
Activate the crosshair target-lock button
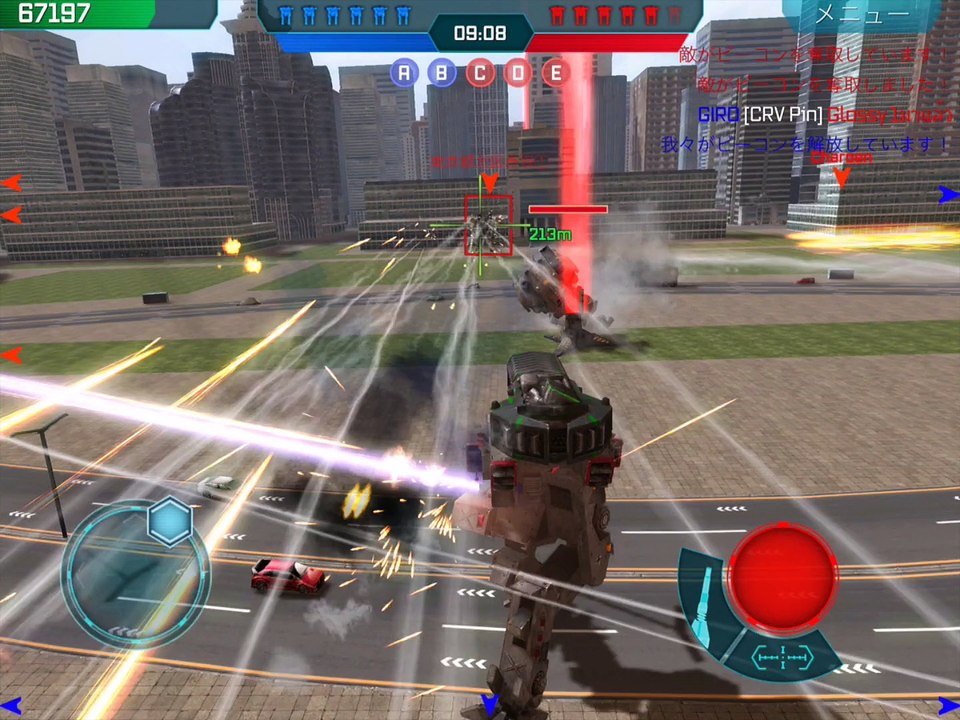782,656
